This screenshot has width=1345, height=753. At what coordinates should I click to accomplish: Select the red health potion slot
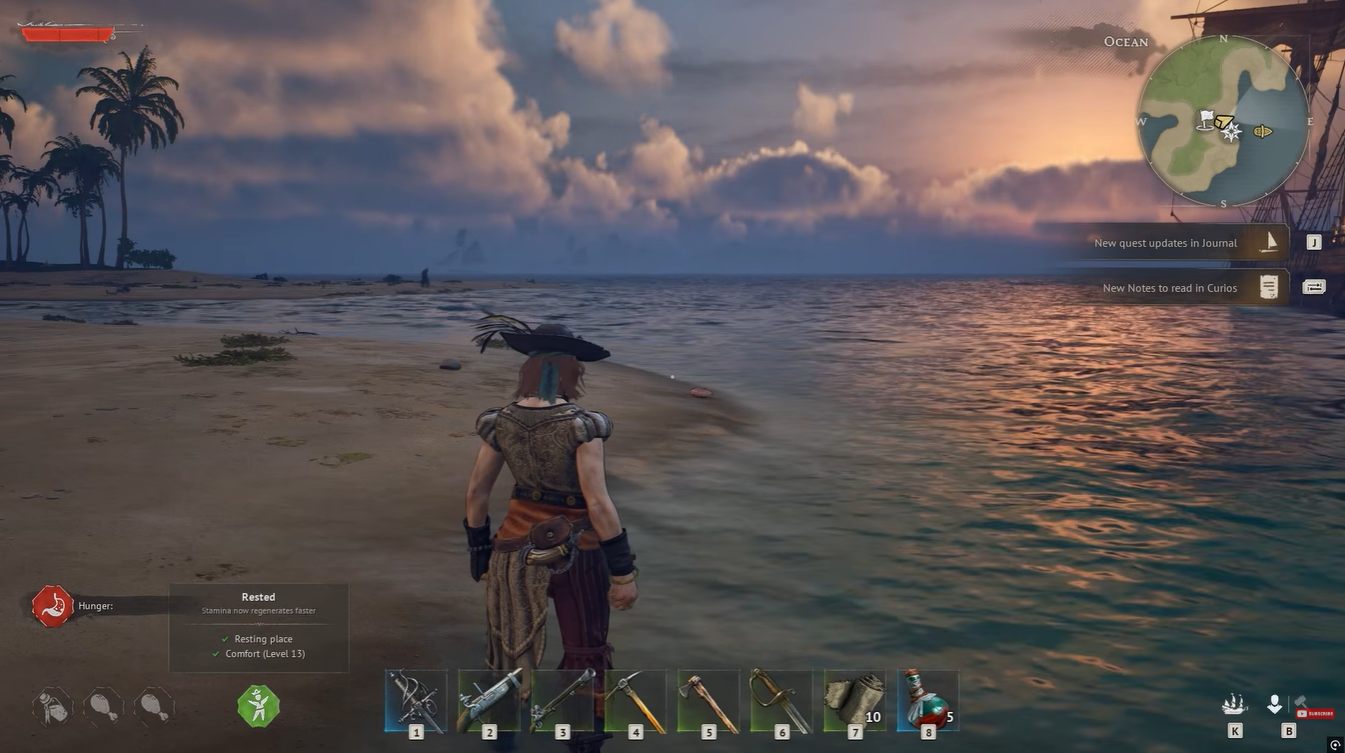[x=928, y=700]
